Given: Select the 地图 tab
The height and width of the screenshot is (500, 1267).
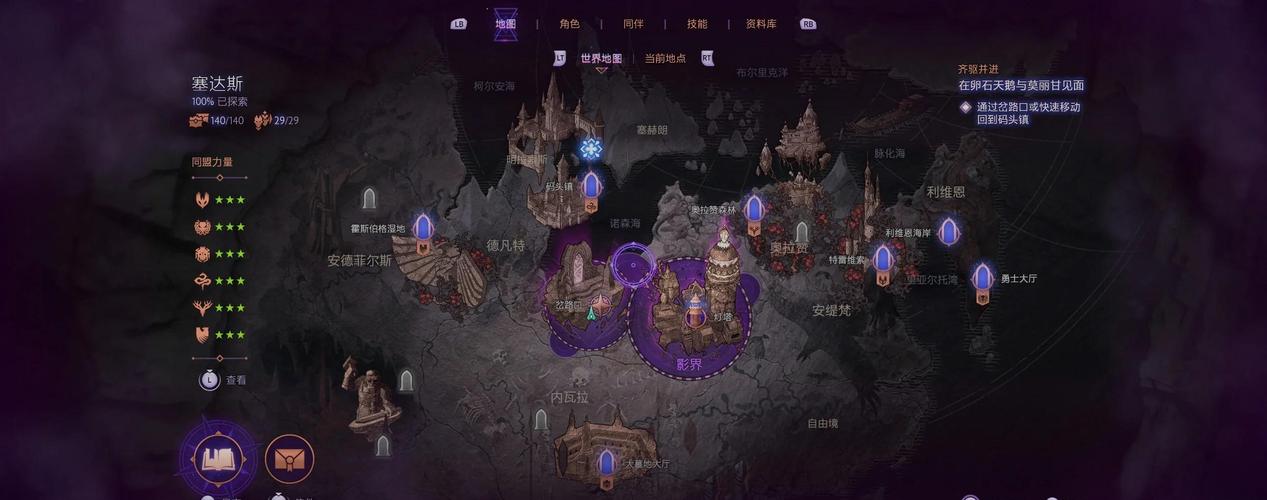Looking at the screenshot, I should (506, 24).
